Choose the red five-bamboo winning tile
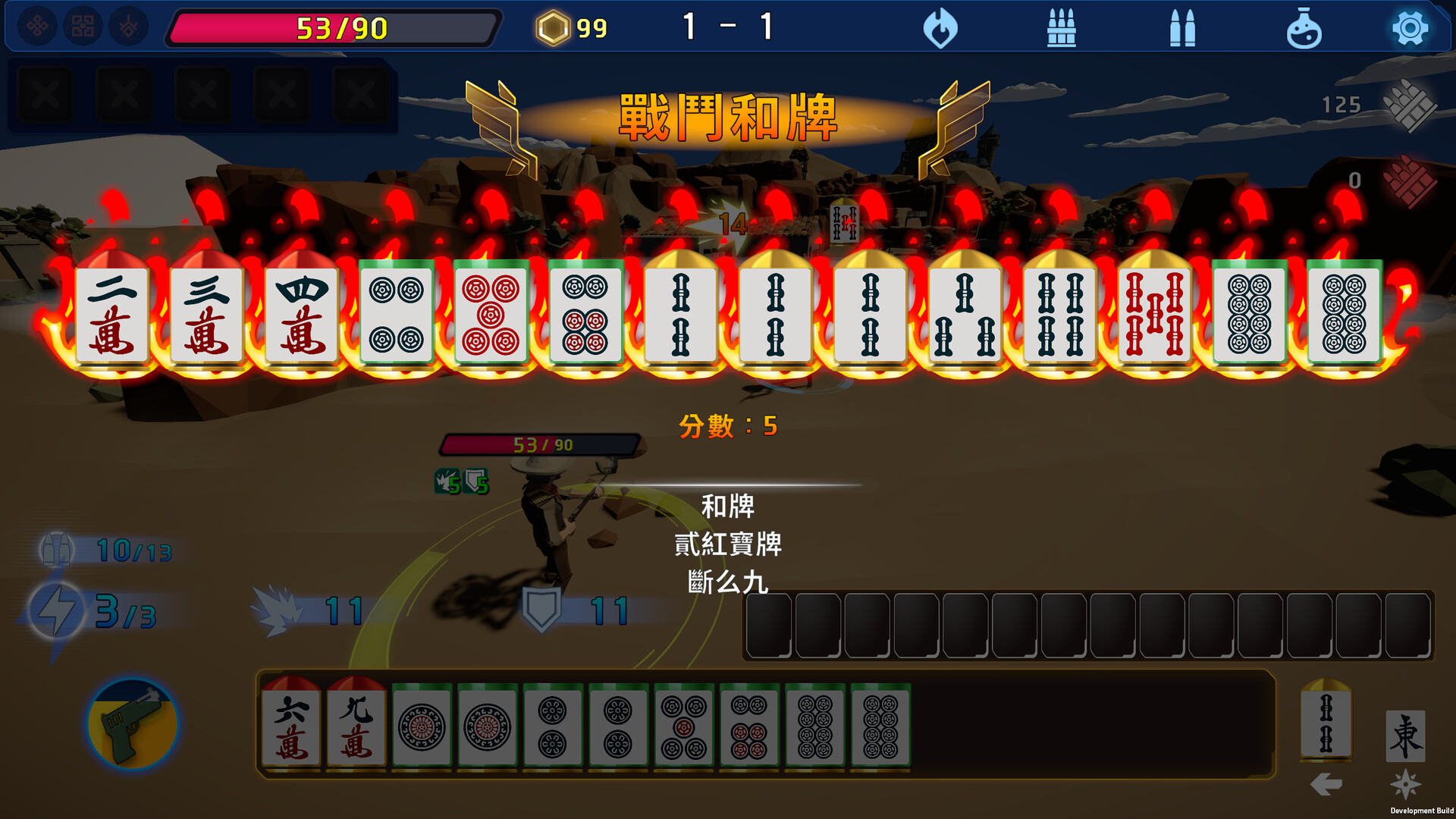The height and width of the screenshot is (819, 1456). [x=1154, y=314]
